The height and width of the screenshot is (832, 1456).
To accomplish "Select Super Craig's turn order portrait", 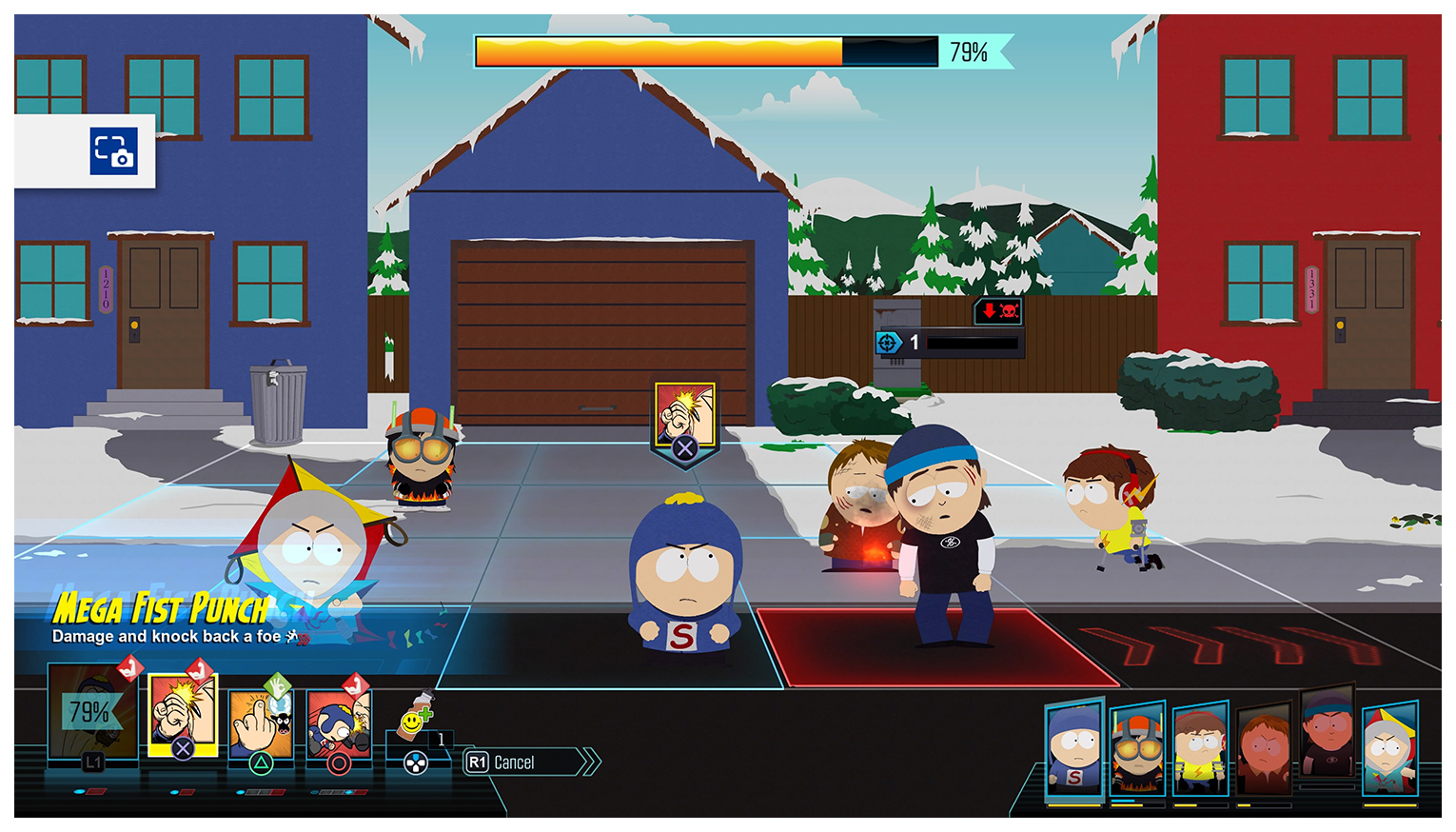I will pyautogui.click(x=1074, y=749).
